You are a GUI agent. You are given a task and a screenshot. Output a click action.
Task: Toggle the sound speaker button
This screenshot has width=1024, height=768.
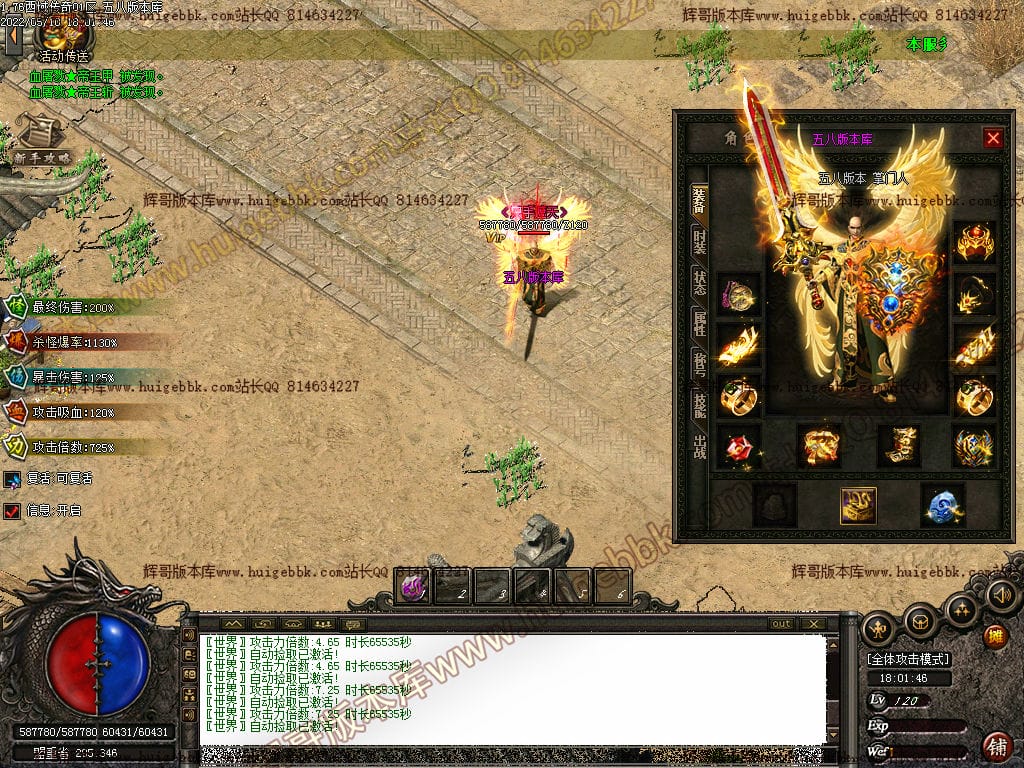pyautogui.click(x=1002, y=596)
